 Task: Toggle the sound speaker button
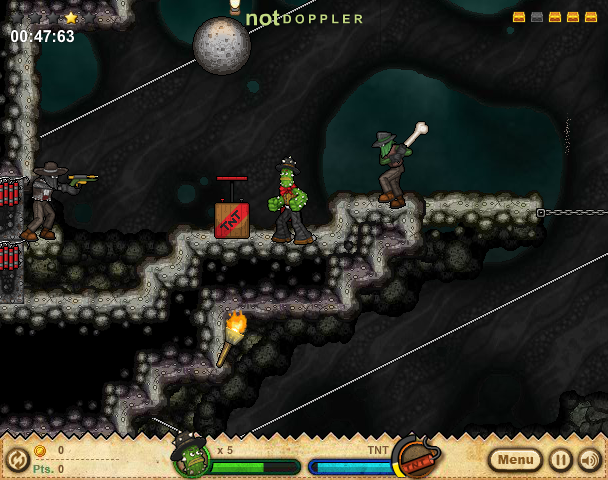[x=590, y=460]
